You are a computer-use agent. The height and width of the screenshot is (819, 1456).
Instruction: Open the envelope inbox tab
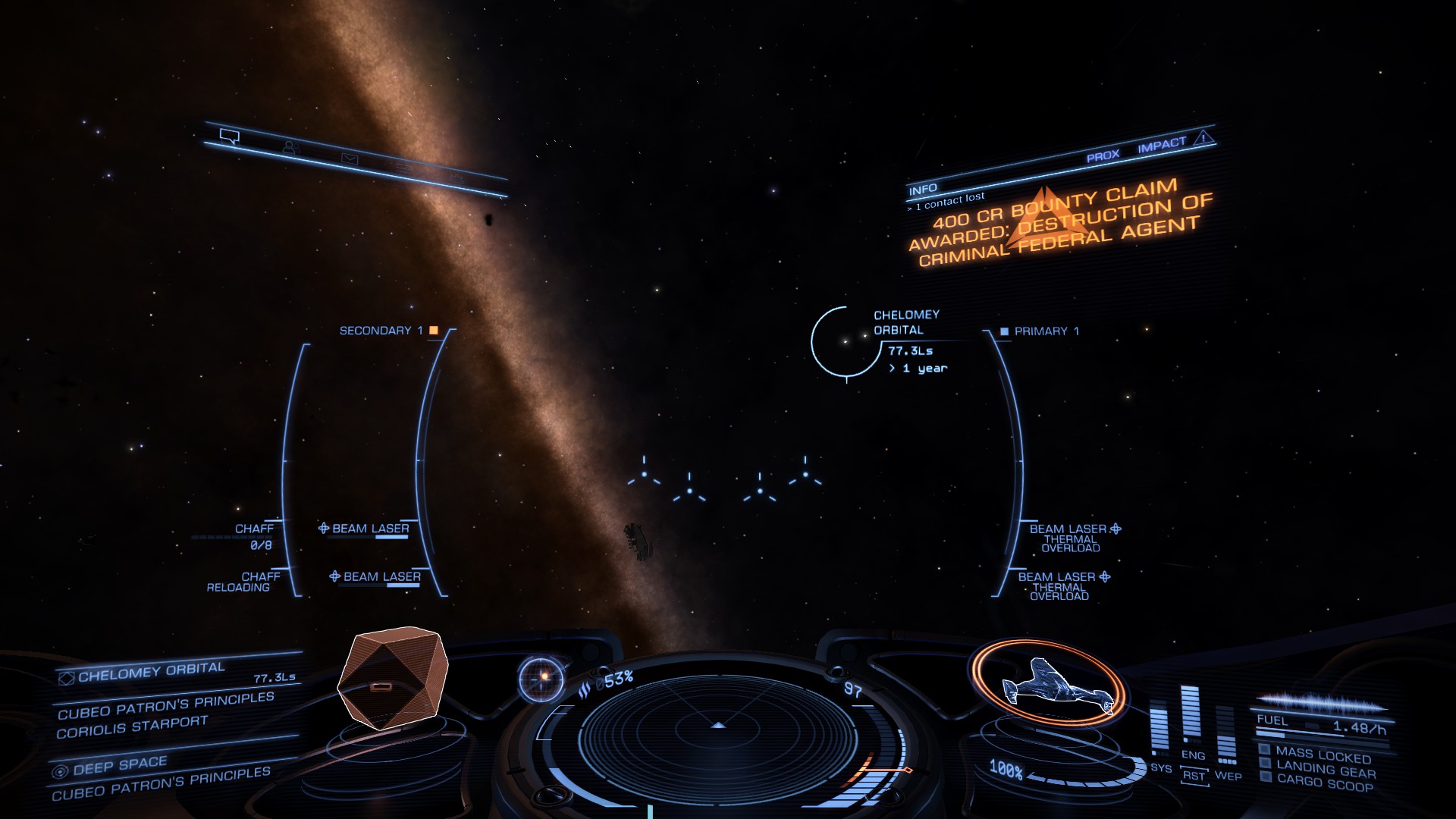349,158
